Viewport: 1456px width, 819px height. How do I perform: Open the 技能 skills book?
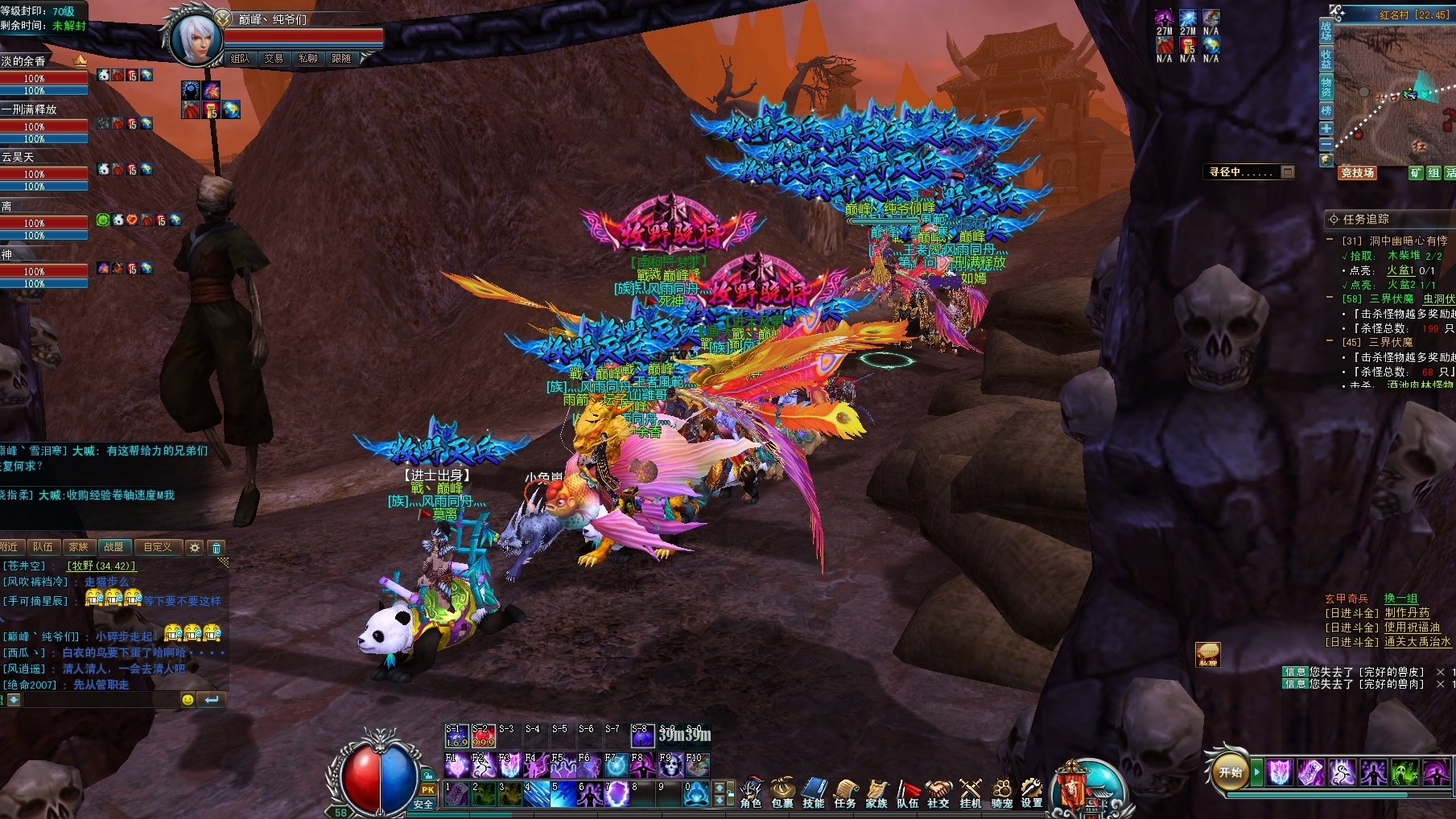pyautogui.click(x=814, y=792)
